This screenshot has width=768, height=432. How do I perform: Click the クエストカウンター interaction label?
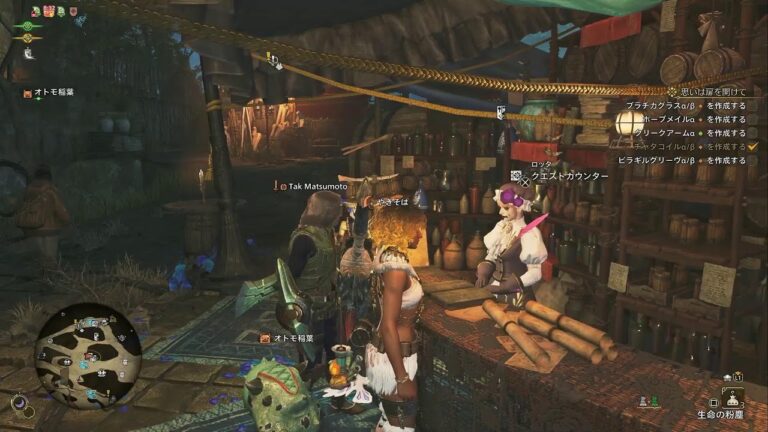point(569,176)
